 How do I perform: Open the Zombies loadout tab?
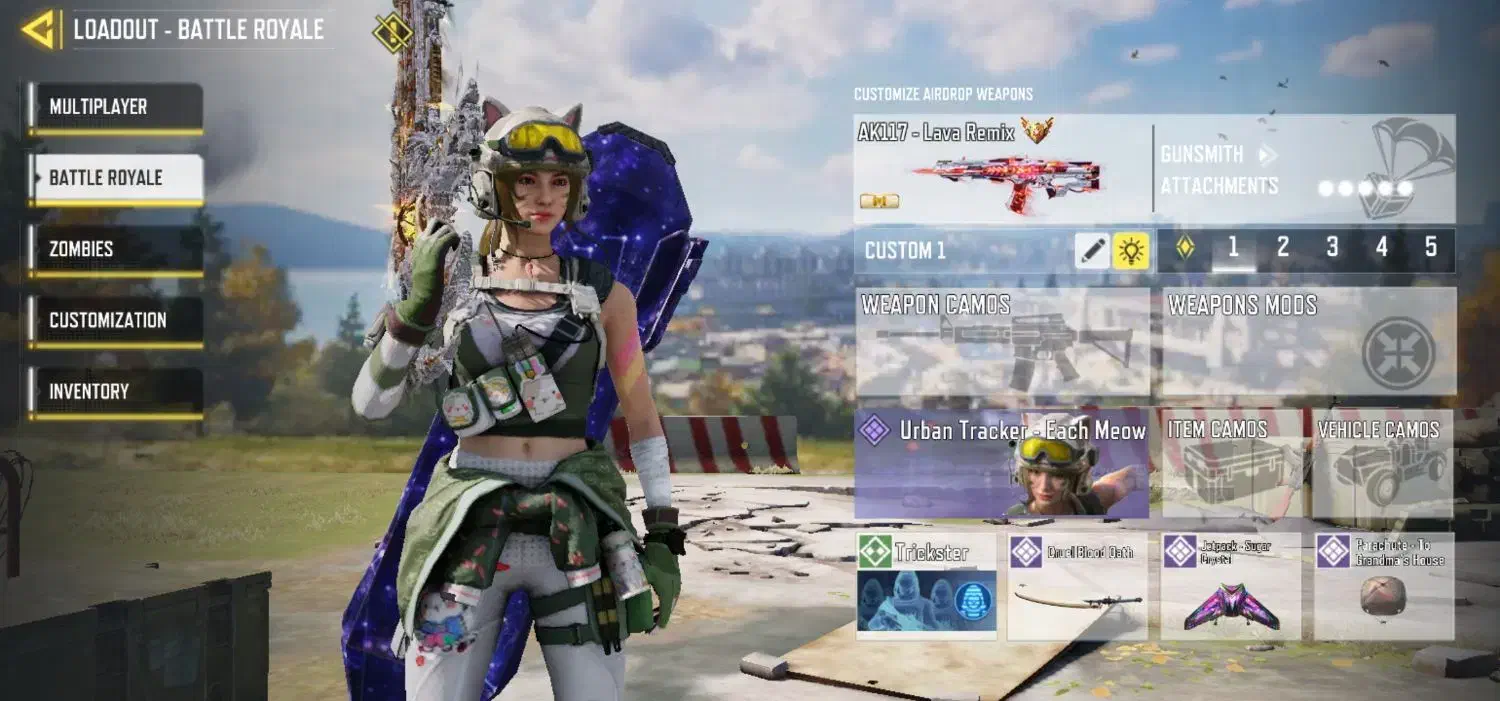[116, 249]
